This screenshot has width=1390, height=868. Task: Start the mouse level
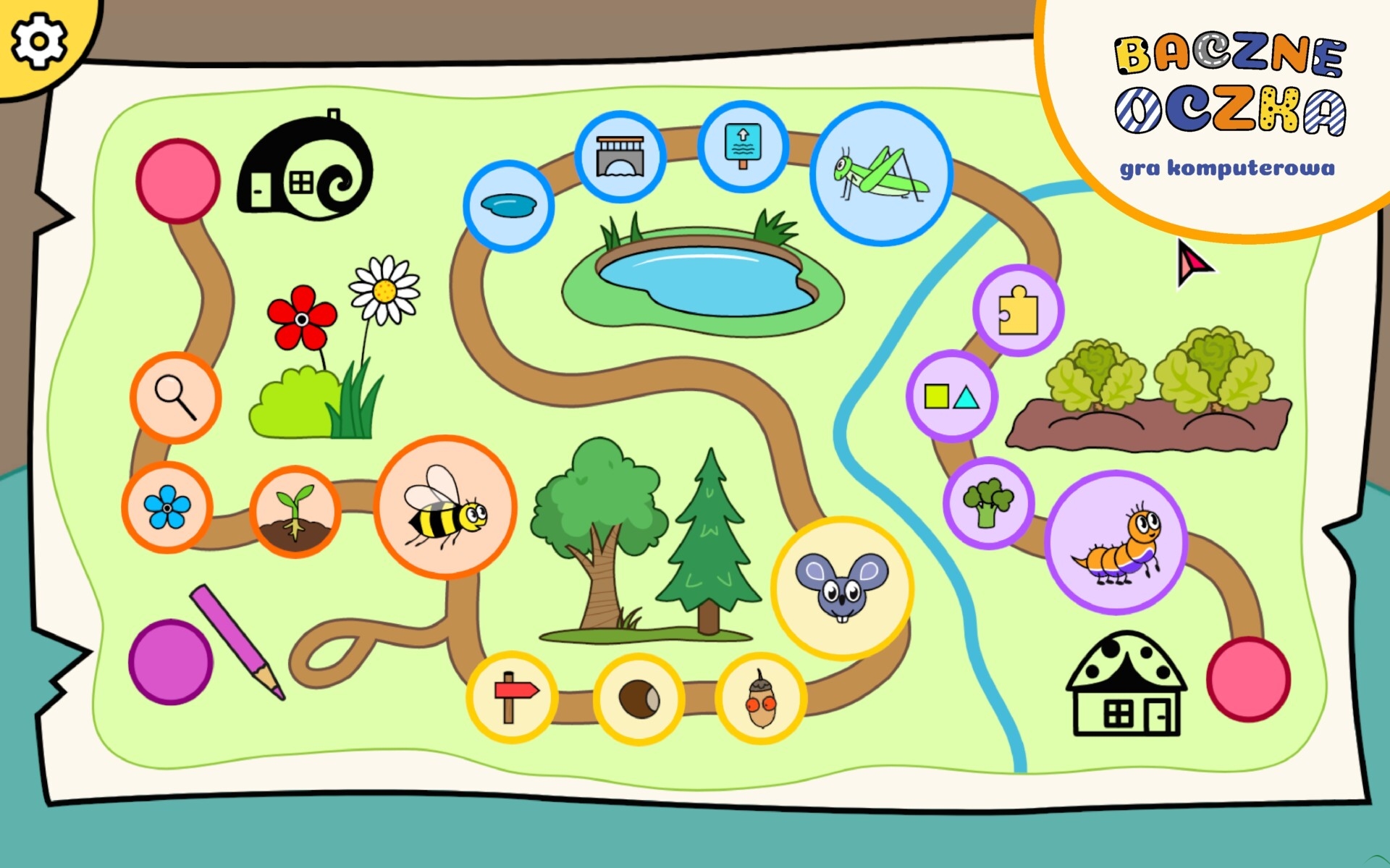coord(842,588)
